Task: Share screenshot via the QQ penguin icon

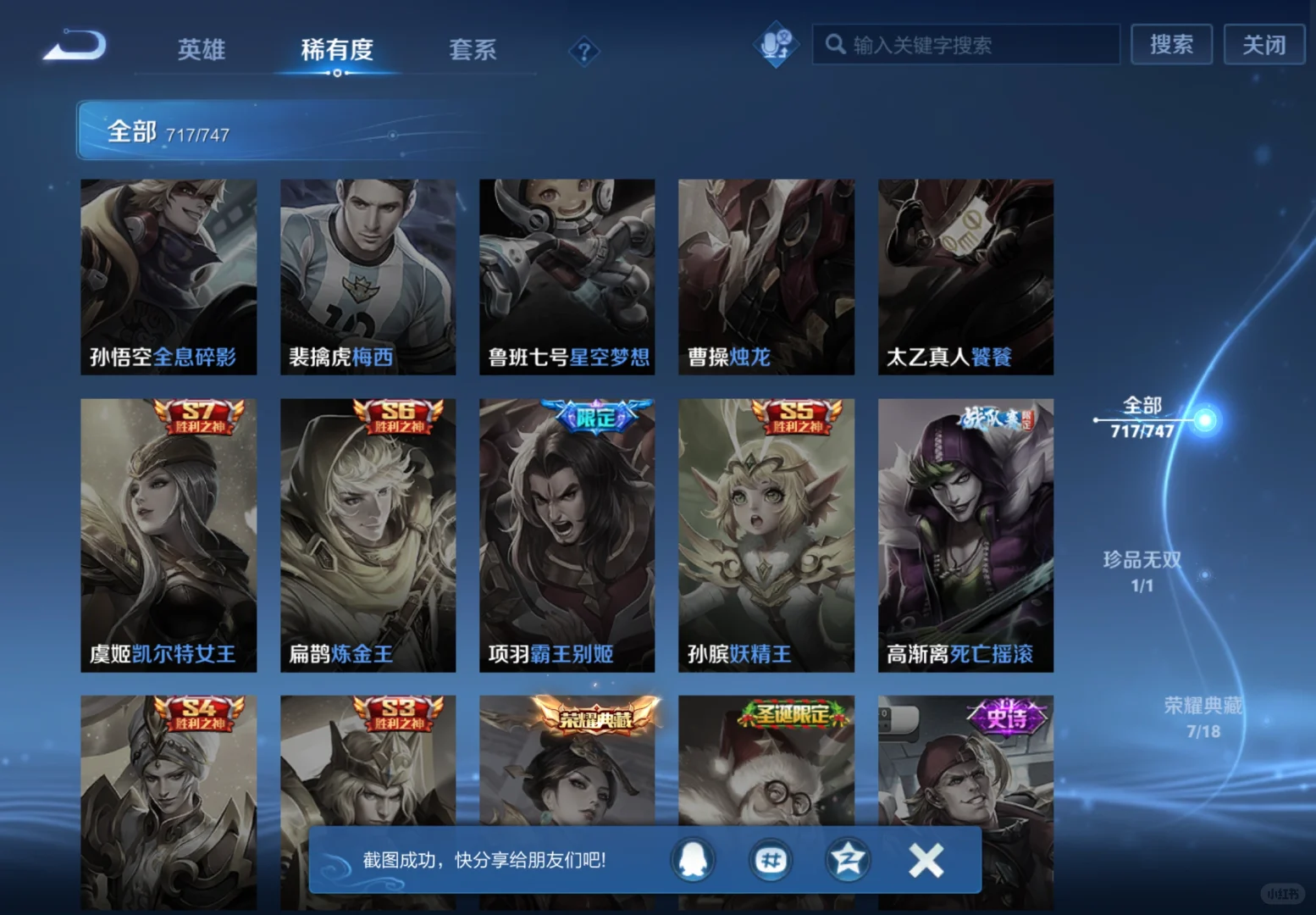Action: tap(693, 860)
